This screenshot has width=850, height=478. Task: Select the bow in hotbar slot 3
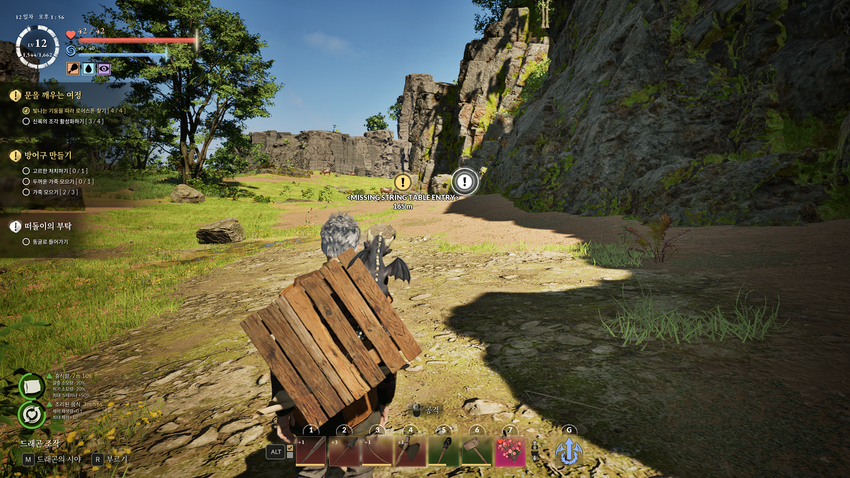(x=377, y=451)
